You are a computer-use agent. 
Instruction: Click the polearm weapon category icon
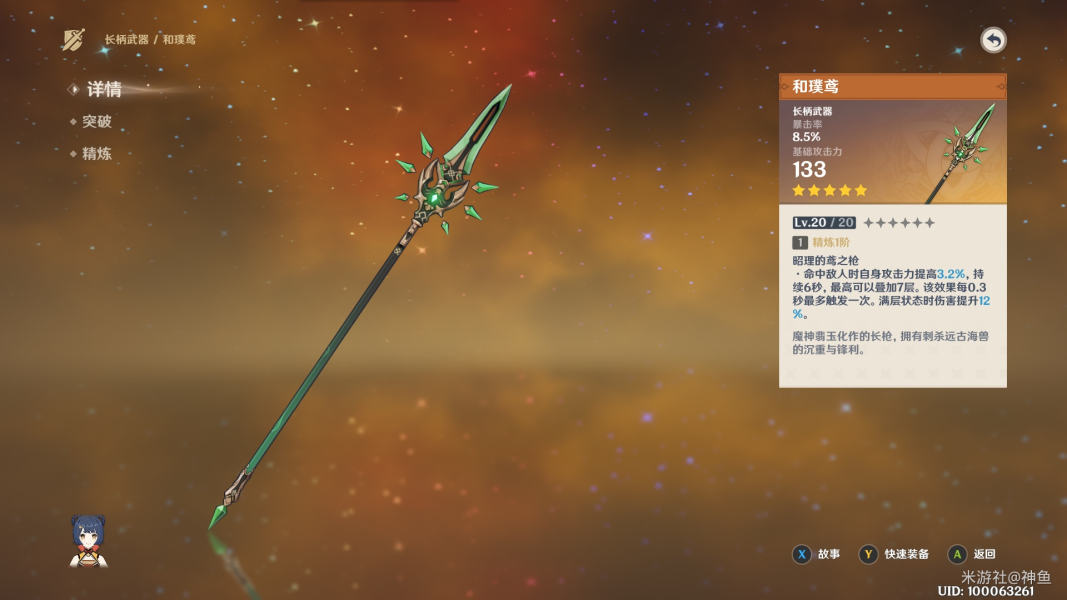tap(74, 40)
